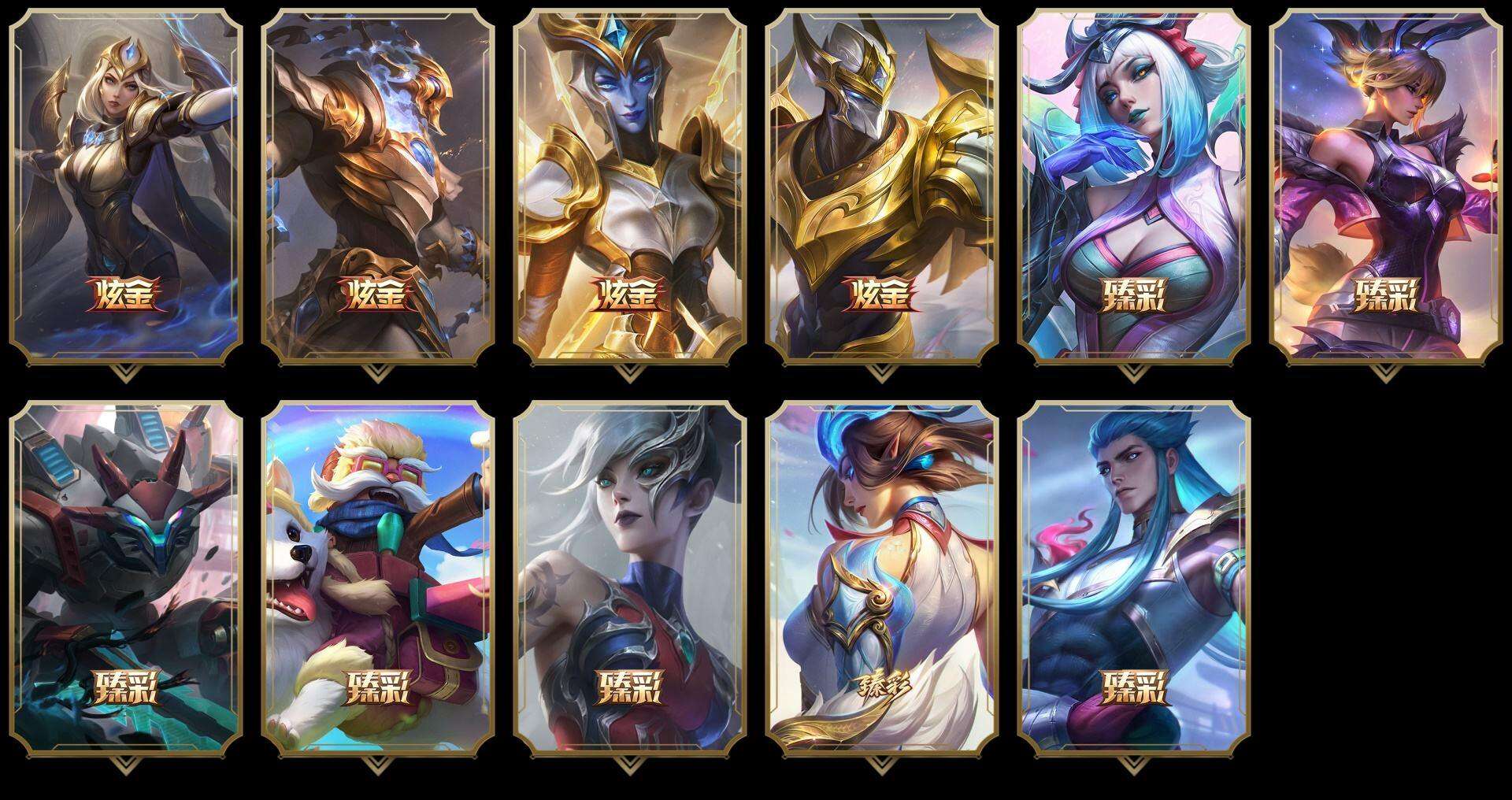Select the golden archer skin card
This screenshot has height=800, width=1512.
pyautogui.click(x=124, y=181)
